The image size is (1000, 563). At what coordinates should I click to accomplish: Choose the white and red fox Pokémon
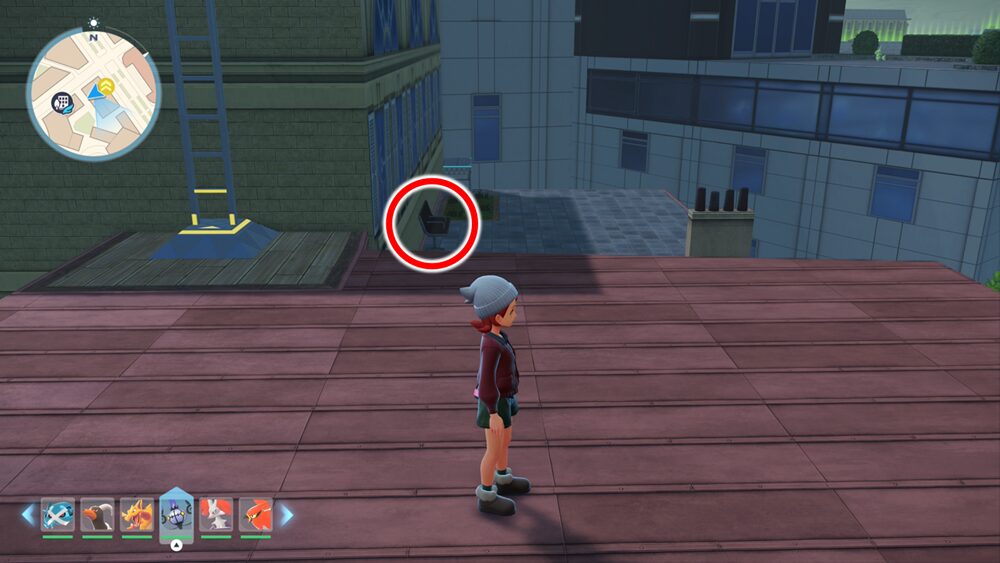(x=216, y=515)
